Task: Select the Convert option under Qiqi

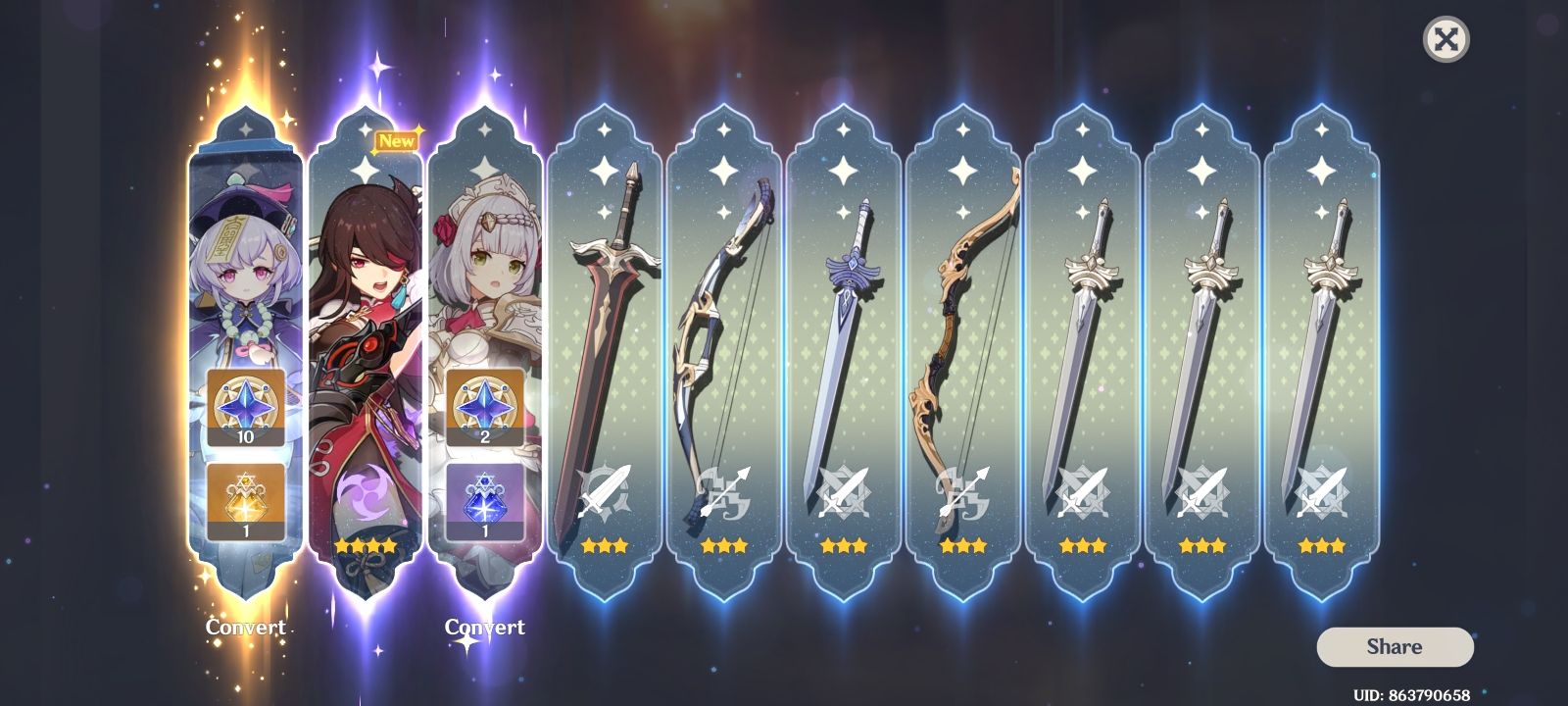Action: click(x=246, y=627)
